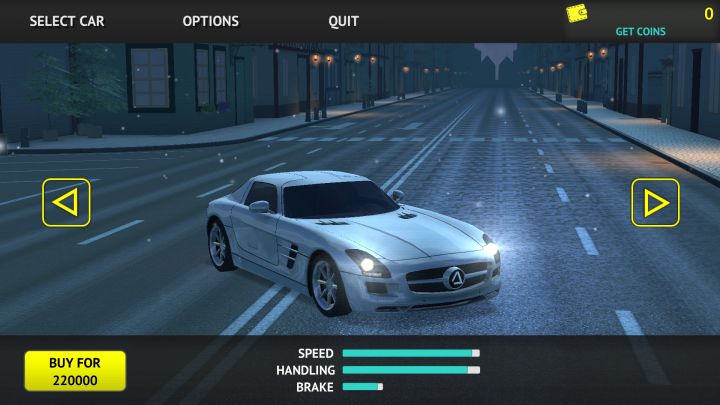Image resolution: width=720 pixels, height=405 pixels.
Task: Buy the car for 220000
Action: click(x=75, y=371)
